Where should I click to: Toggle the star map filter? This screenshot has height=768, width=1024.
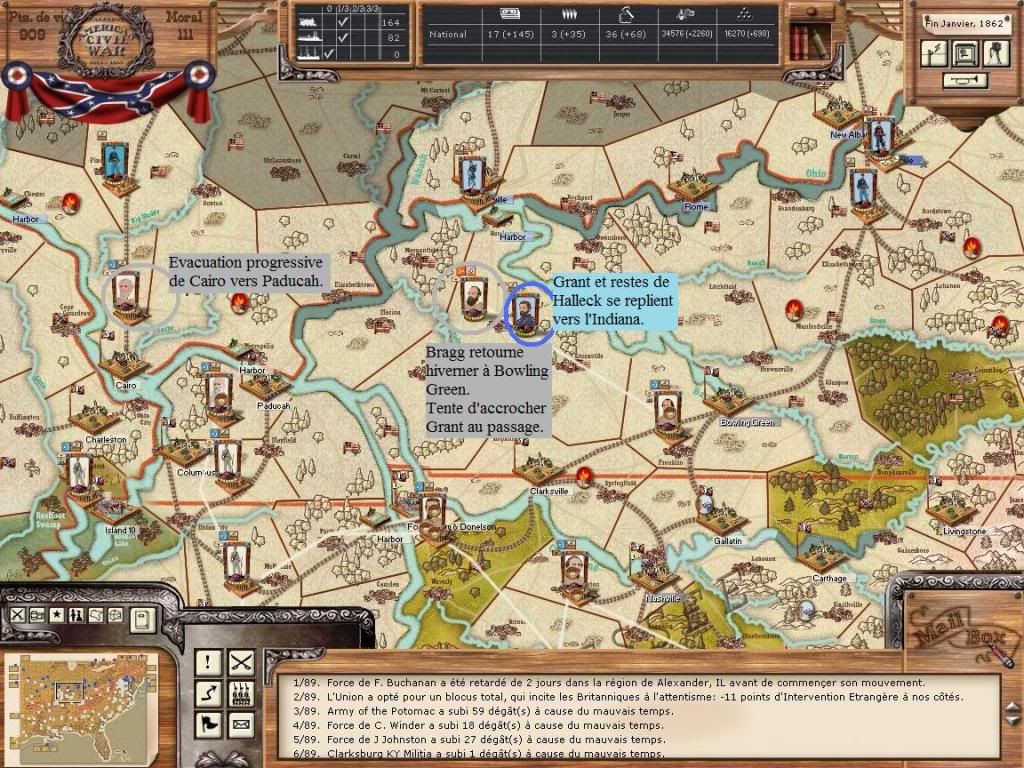coord(58,615)
